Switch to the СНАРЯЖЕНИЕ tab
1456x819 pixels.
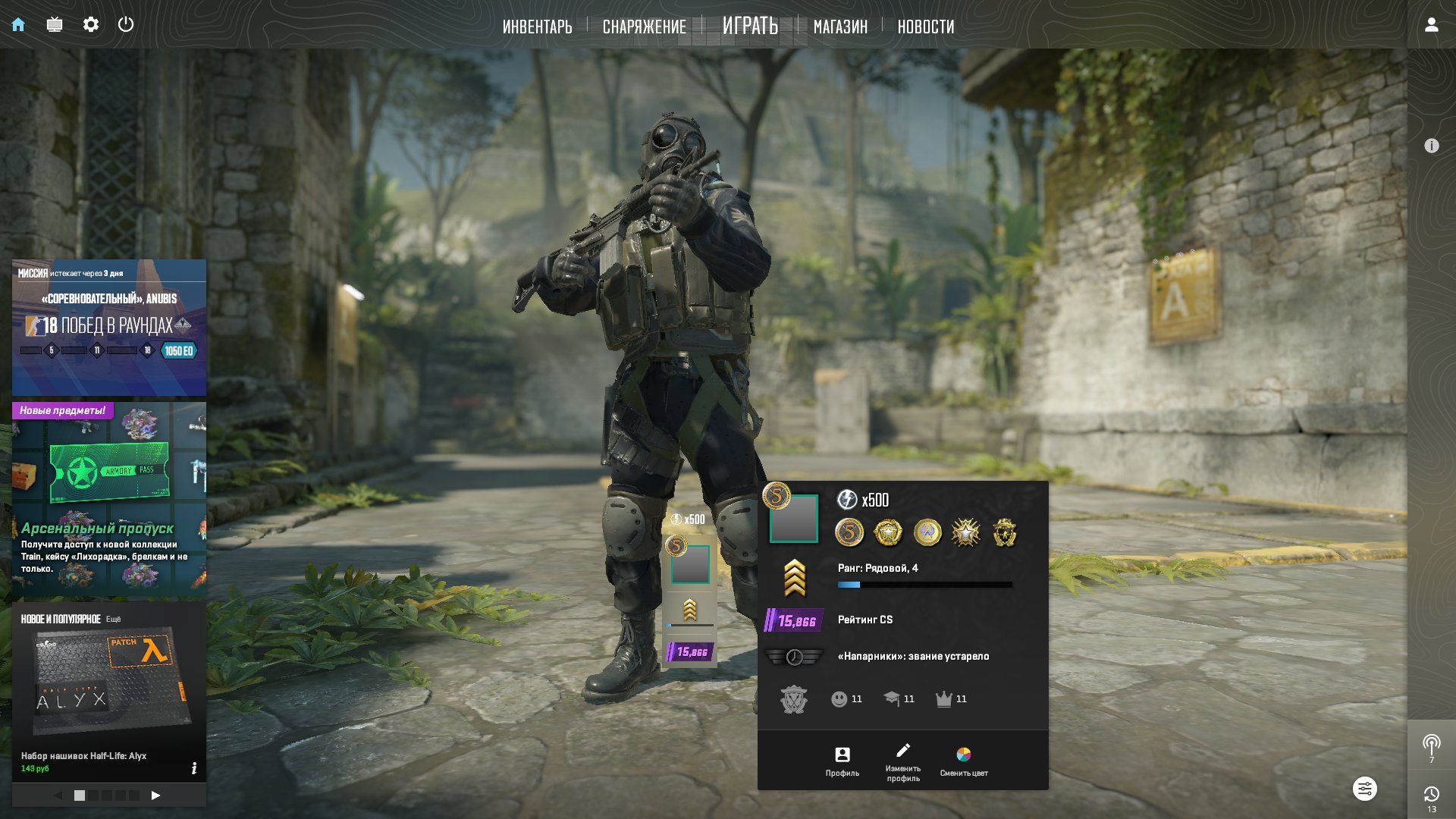pyautogui.click(x=644, y=27)
